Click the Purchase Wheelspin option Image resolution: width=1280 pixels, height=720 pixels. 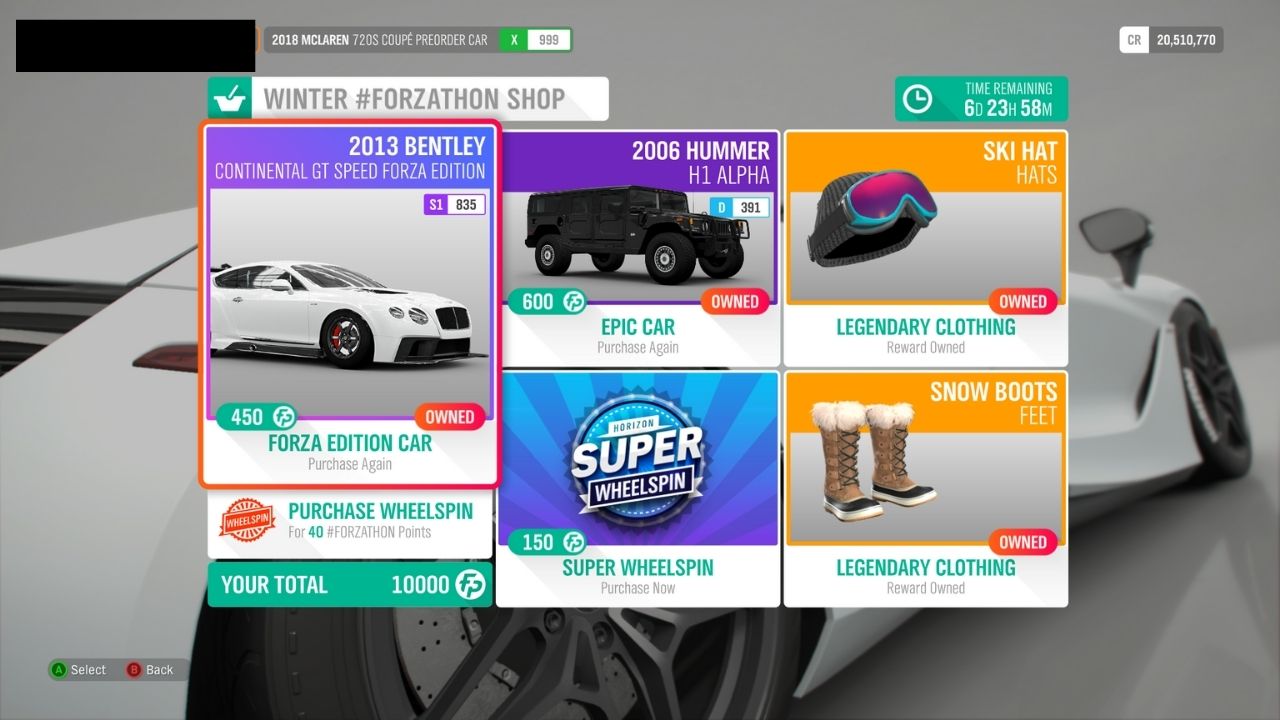coord(350,521)
